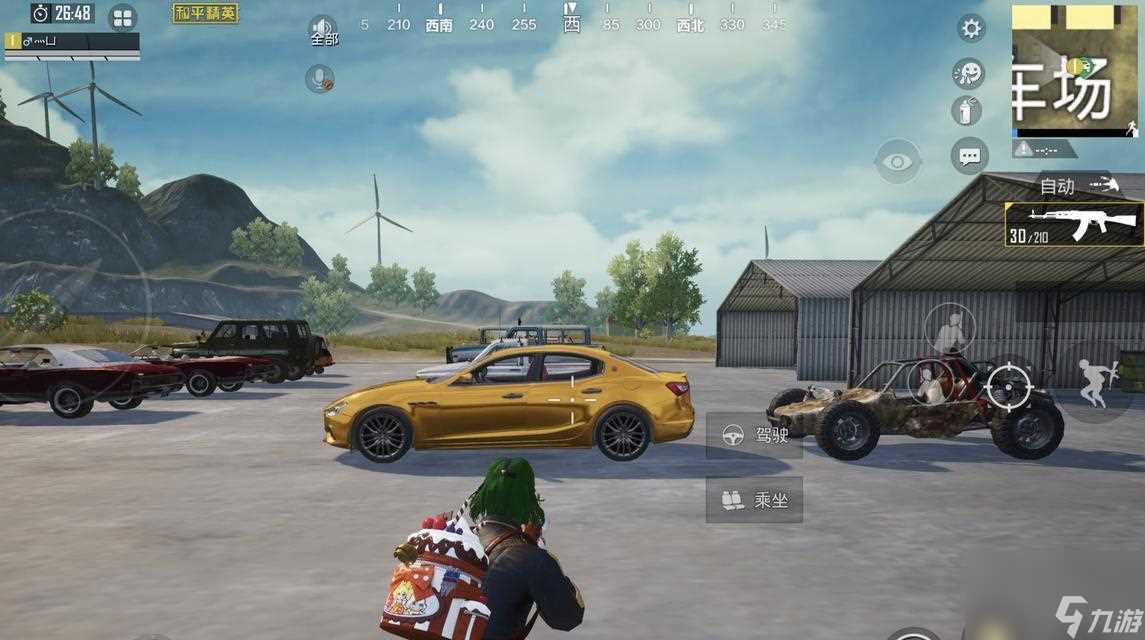Screen dimensions: 1145x640
Task: Use the spray paint can icon
Action: [967, 111]
